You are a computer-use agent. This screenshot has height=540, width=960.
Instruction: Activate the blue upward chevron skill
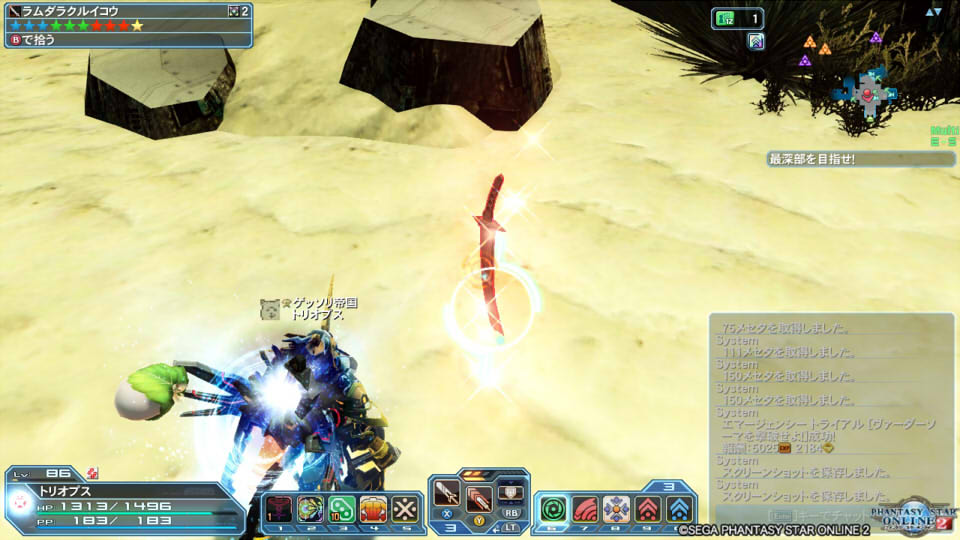click(x=678, y=509)
